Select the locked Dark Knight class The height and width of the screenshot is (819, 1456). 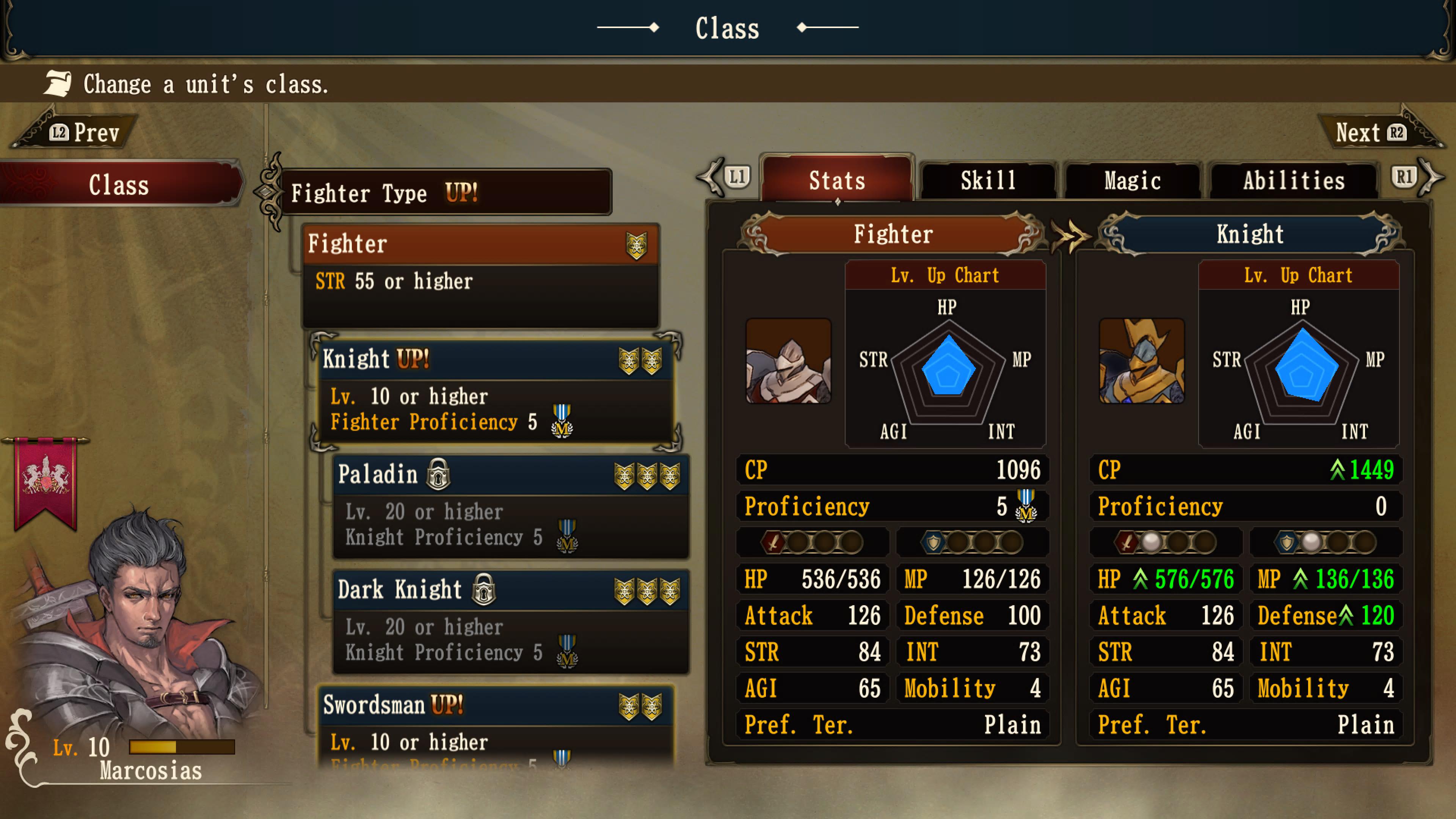(x=510, y=621)
